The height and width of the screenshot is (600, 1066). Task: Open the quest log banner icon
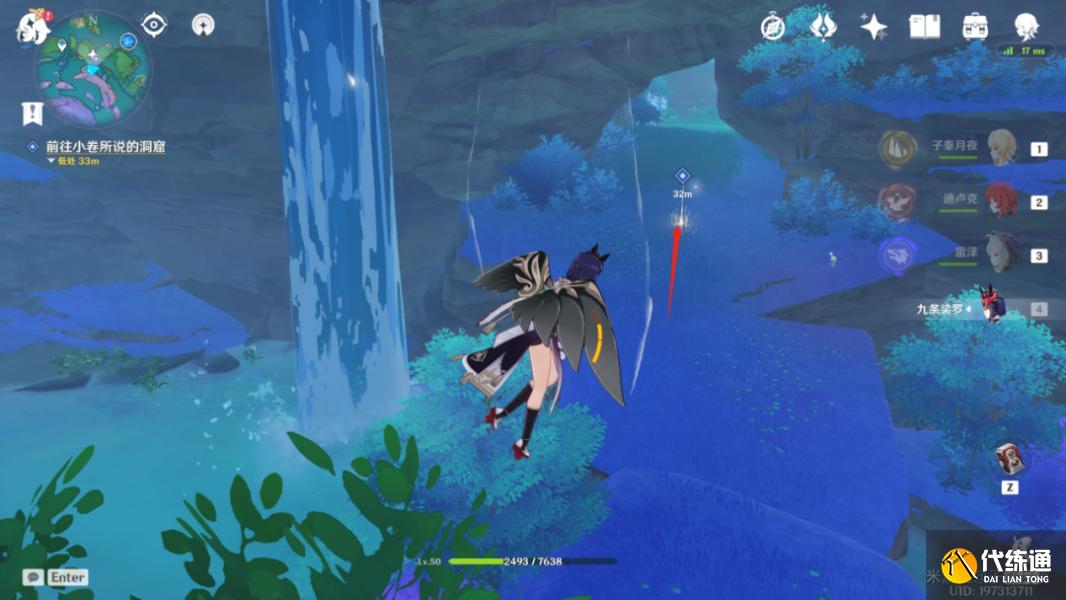click(33, 113)
